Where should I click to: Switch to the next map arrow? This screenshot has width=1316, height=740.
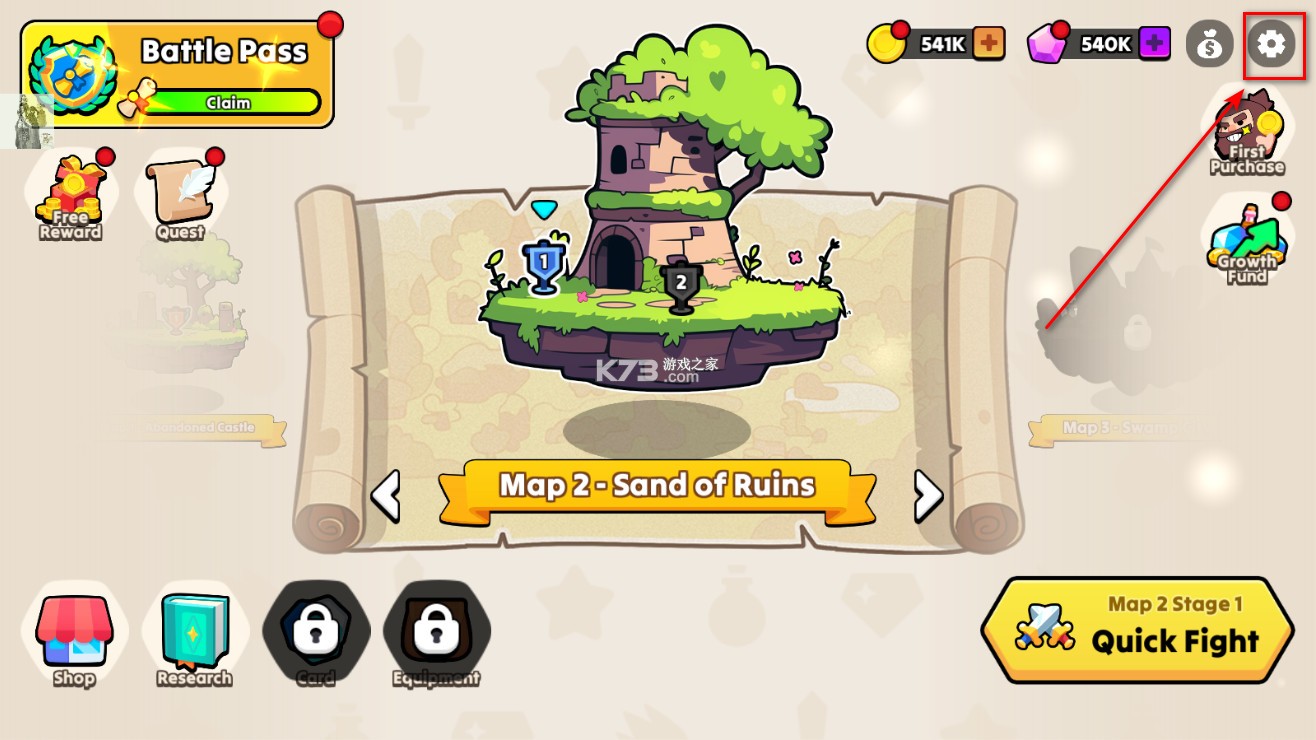928,495
